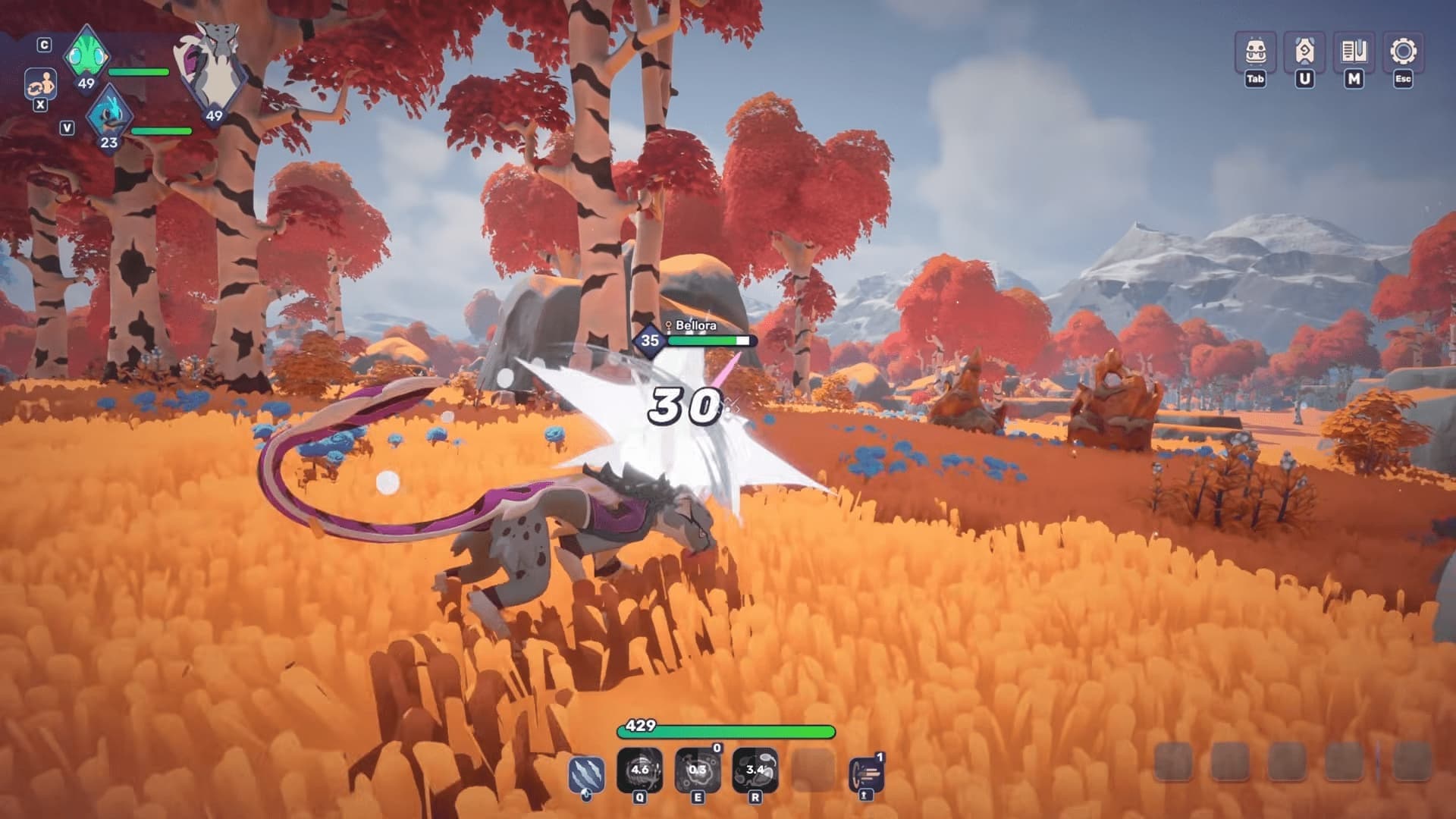Screen dimensions: 1456x819
Task: Activate the R ability on 3.4 cooldown
Action: pos(755,770)
